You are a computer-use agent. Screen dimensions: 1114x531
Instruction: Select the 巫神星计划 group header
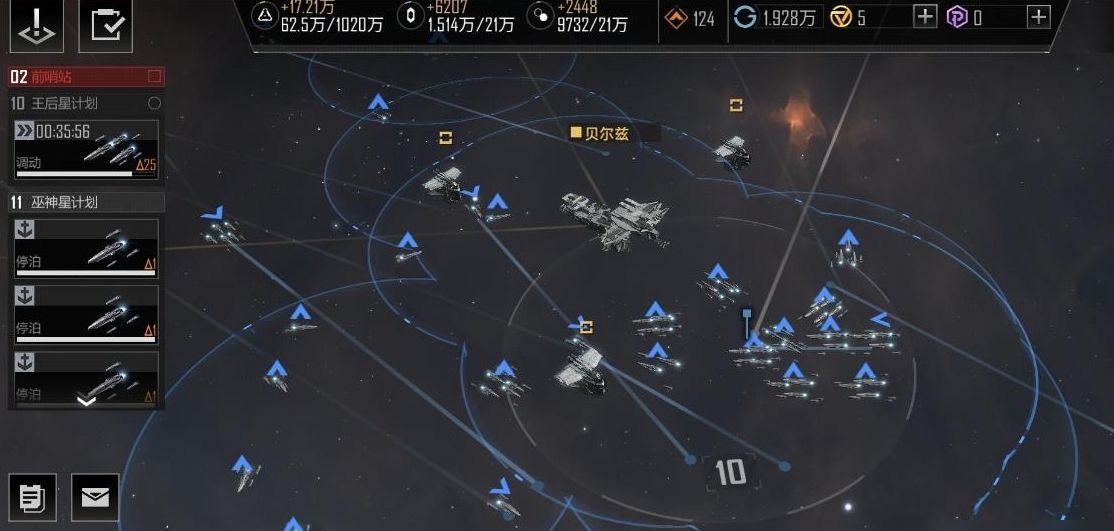click(86, 202)
